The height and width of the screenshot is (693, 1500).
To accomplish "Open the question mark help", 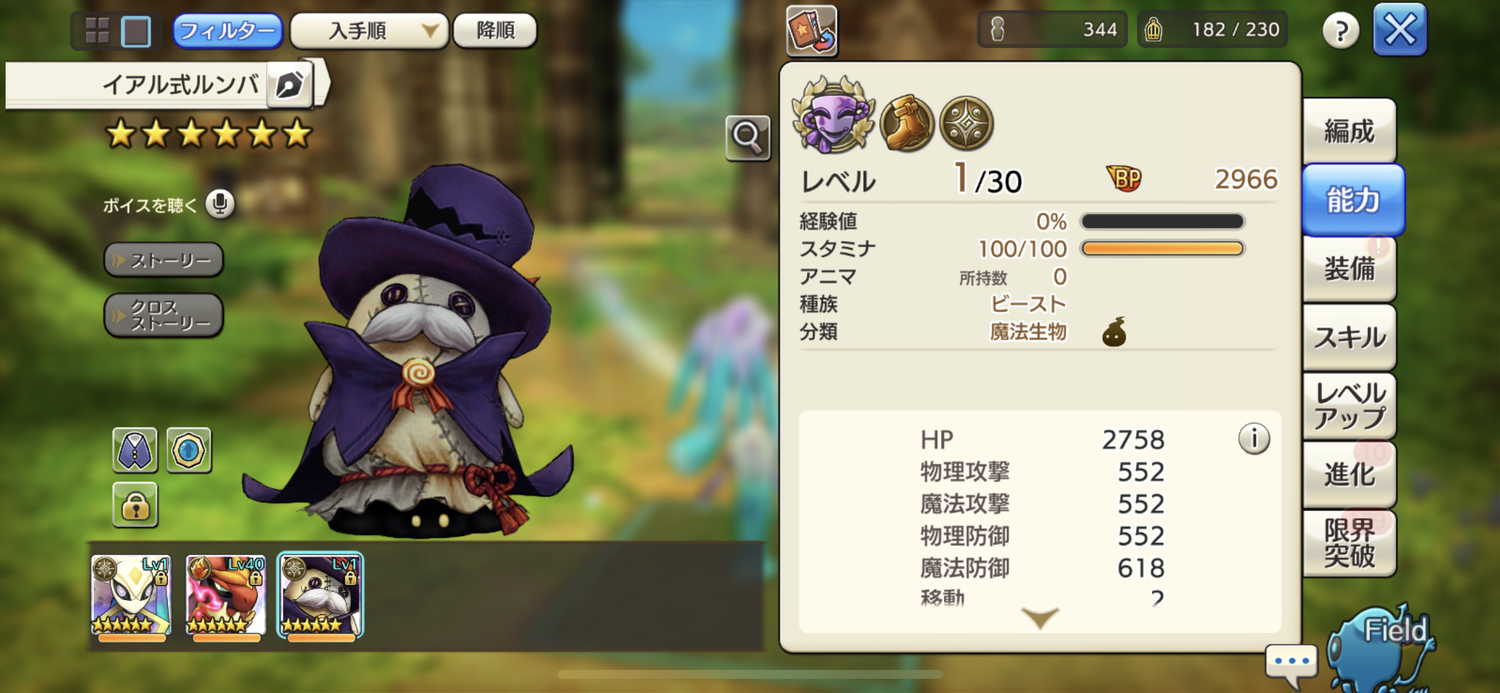I will (x=1340, y=31).
